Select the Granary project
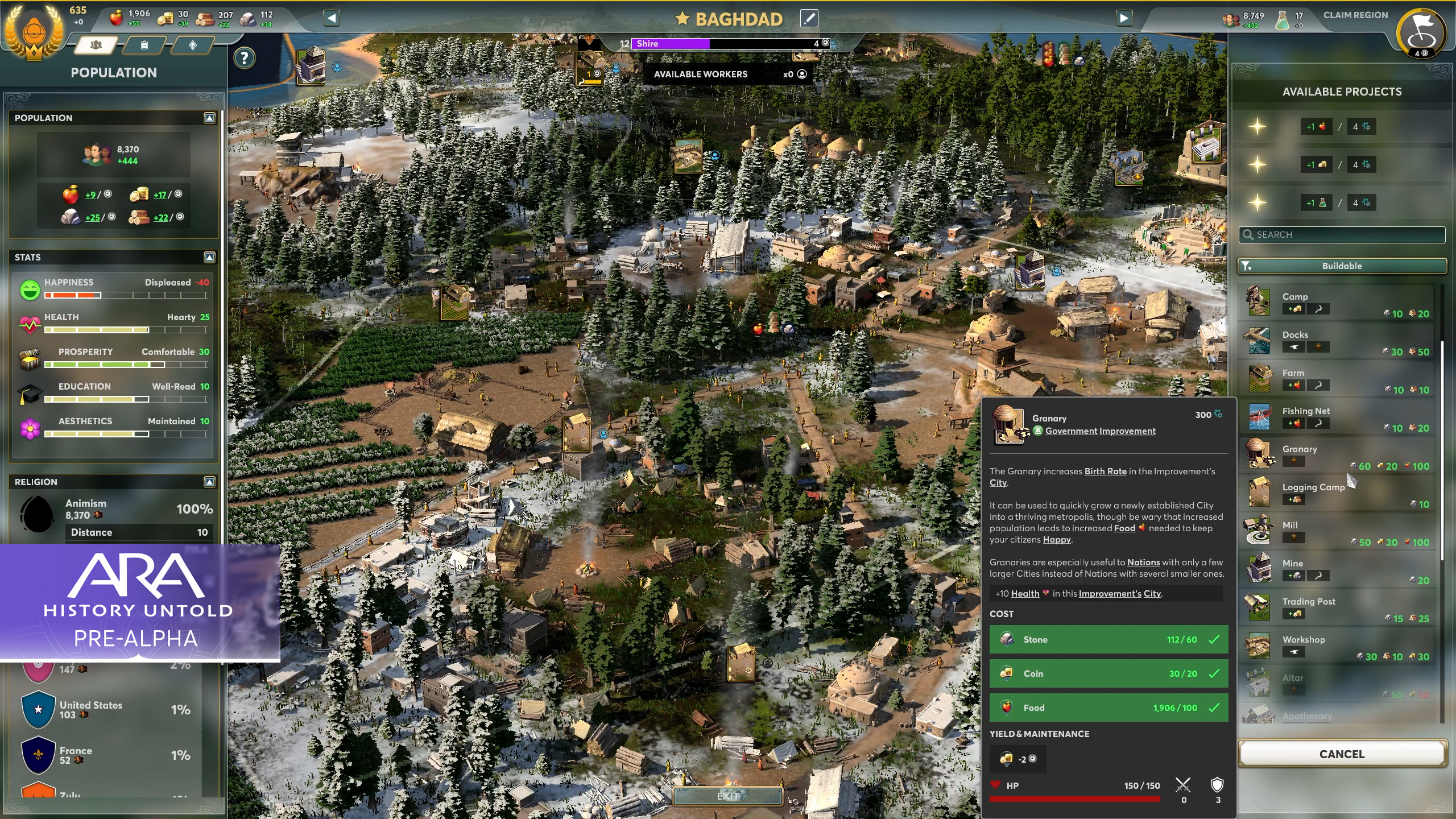 [x=1337, y=455]
